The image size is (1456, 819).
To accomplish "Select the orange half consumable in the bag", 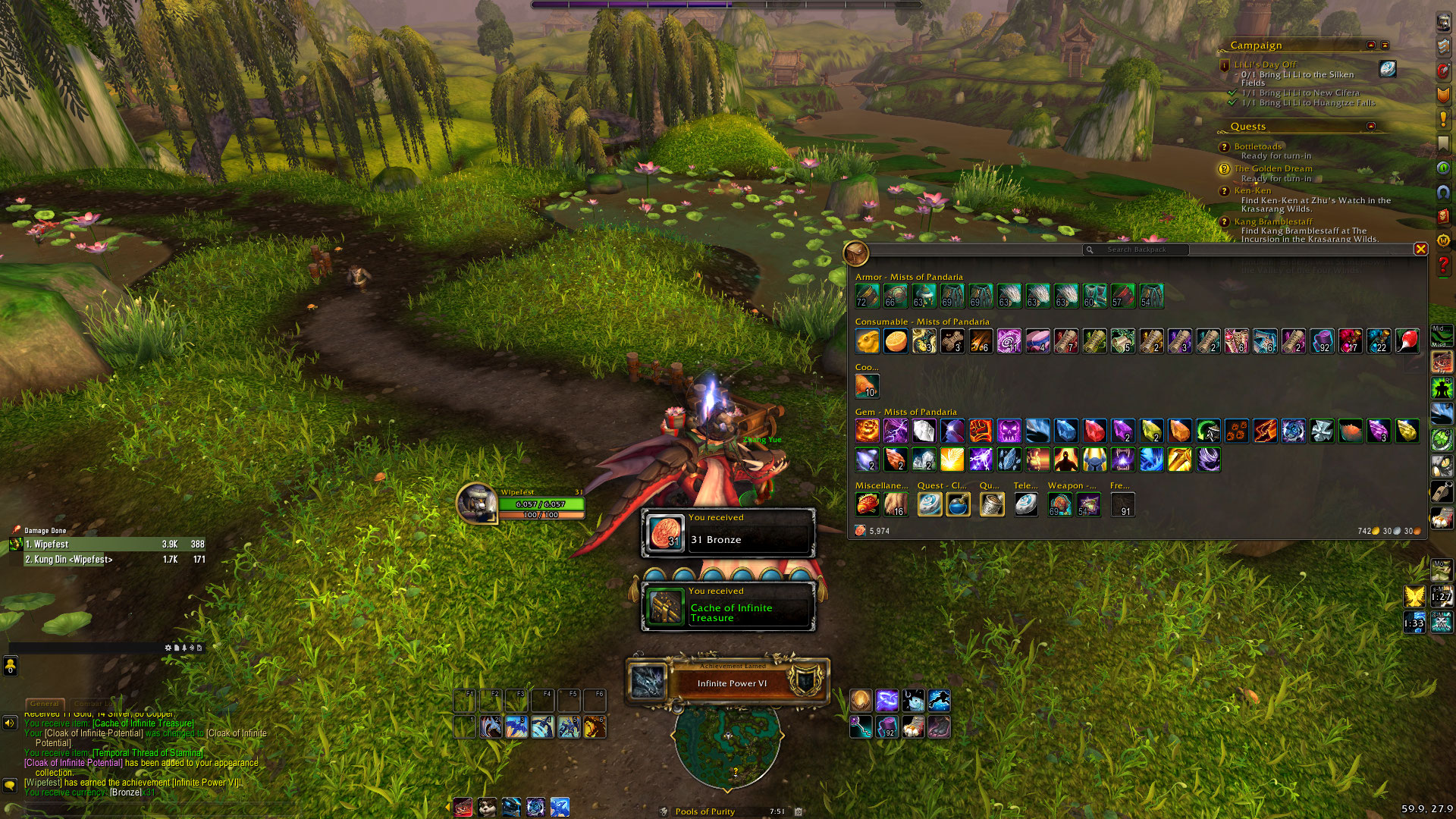I will click(x=896, y=341).
